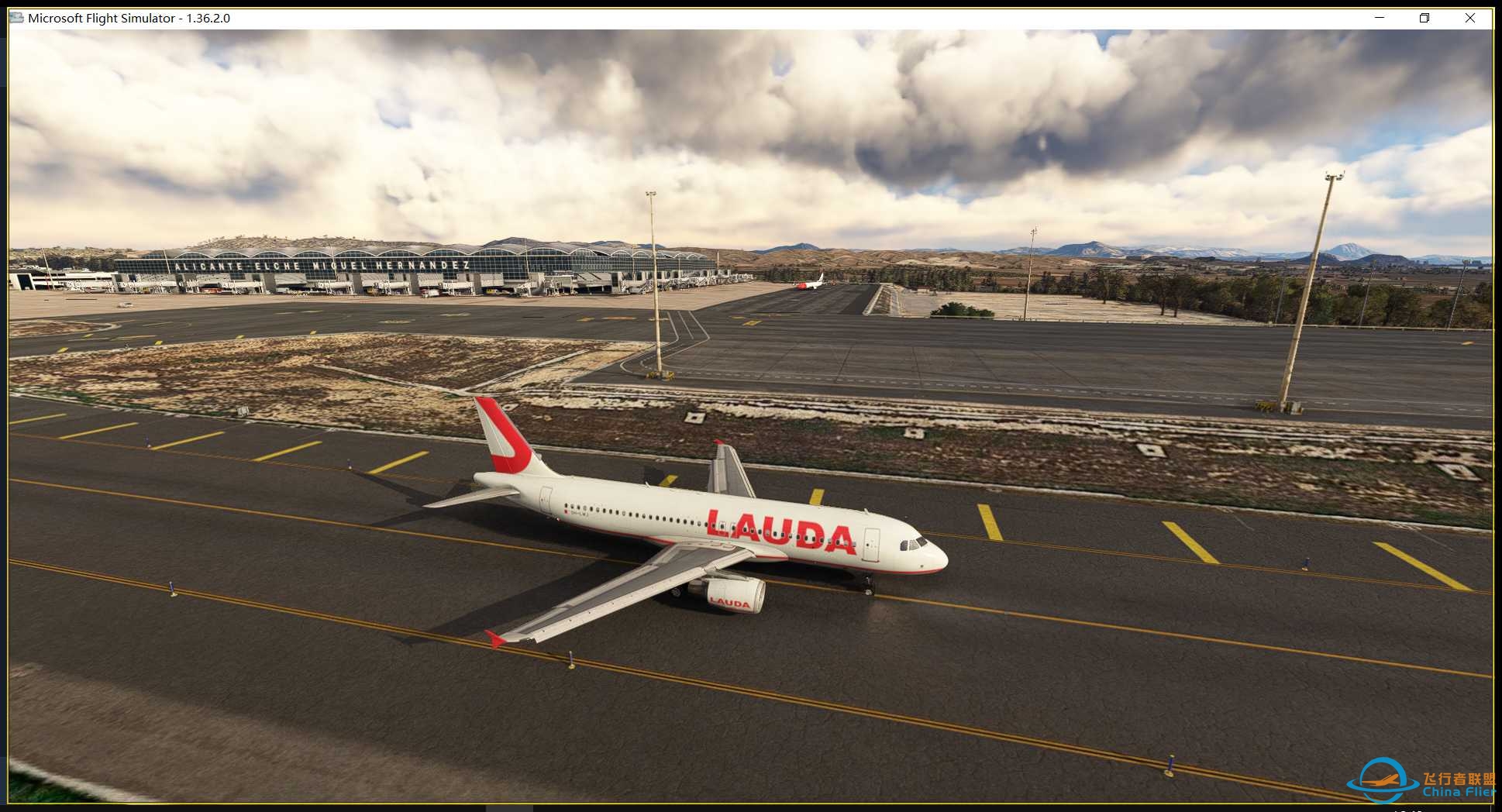Close the Microsoft Flight Simulator window
This screenshot has height=812, width=1502.
click(x=1472, y=17)
